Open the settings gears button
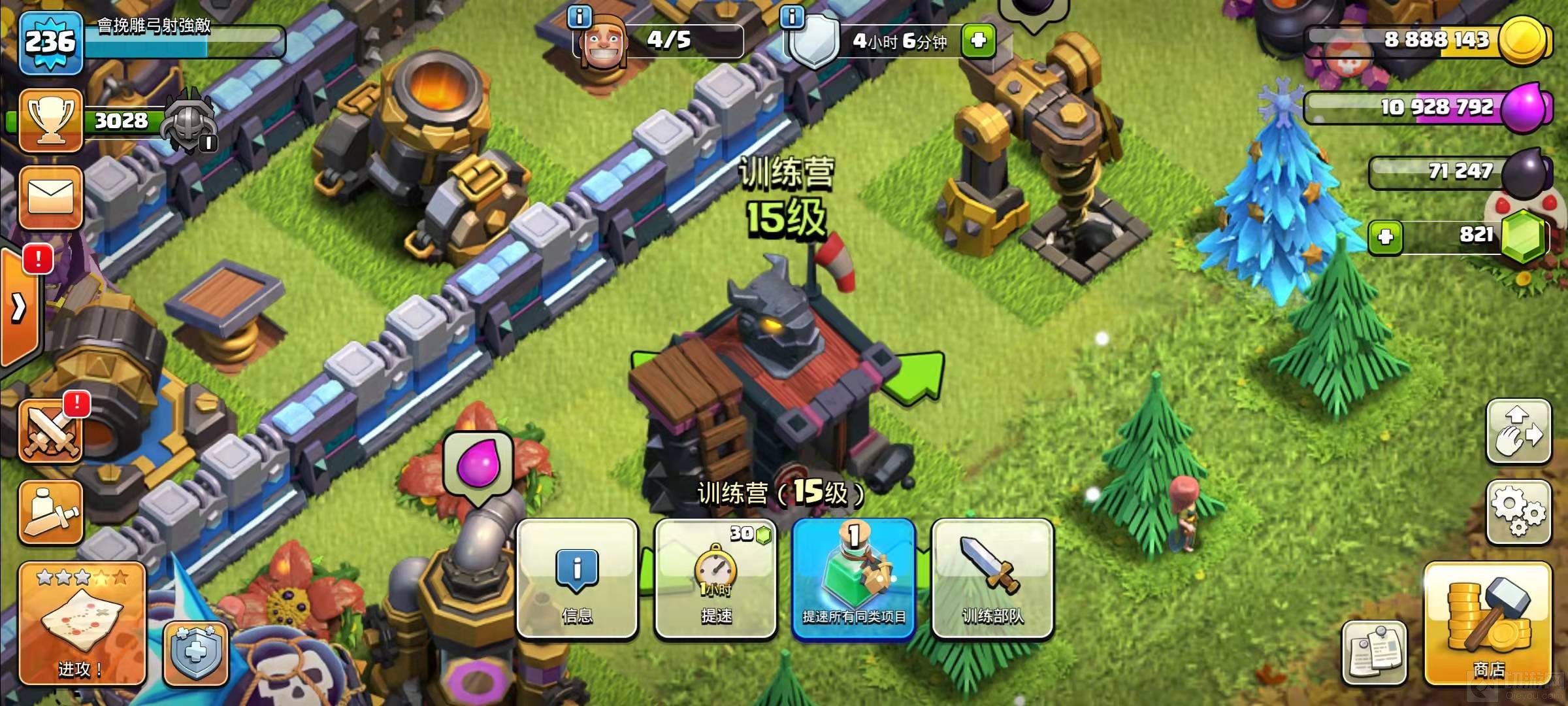This screenshot has width=1568, height=706. point(1518,512)
